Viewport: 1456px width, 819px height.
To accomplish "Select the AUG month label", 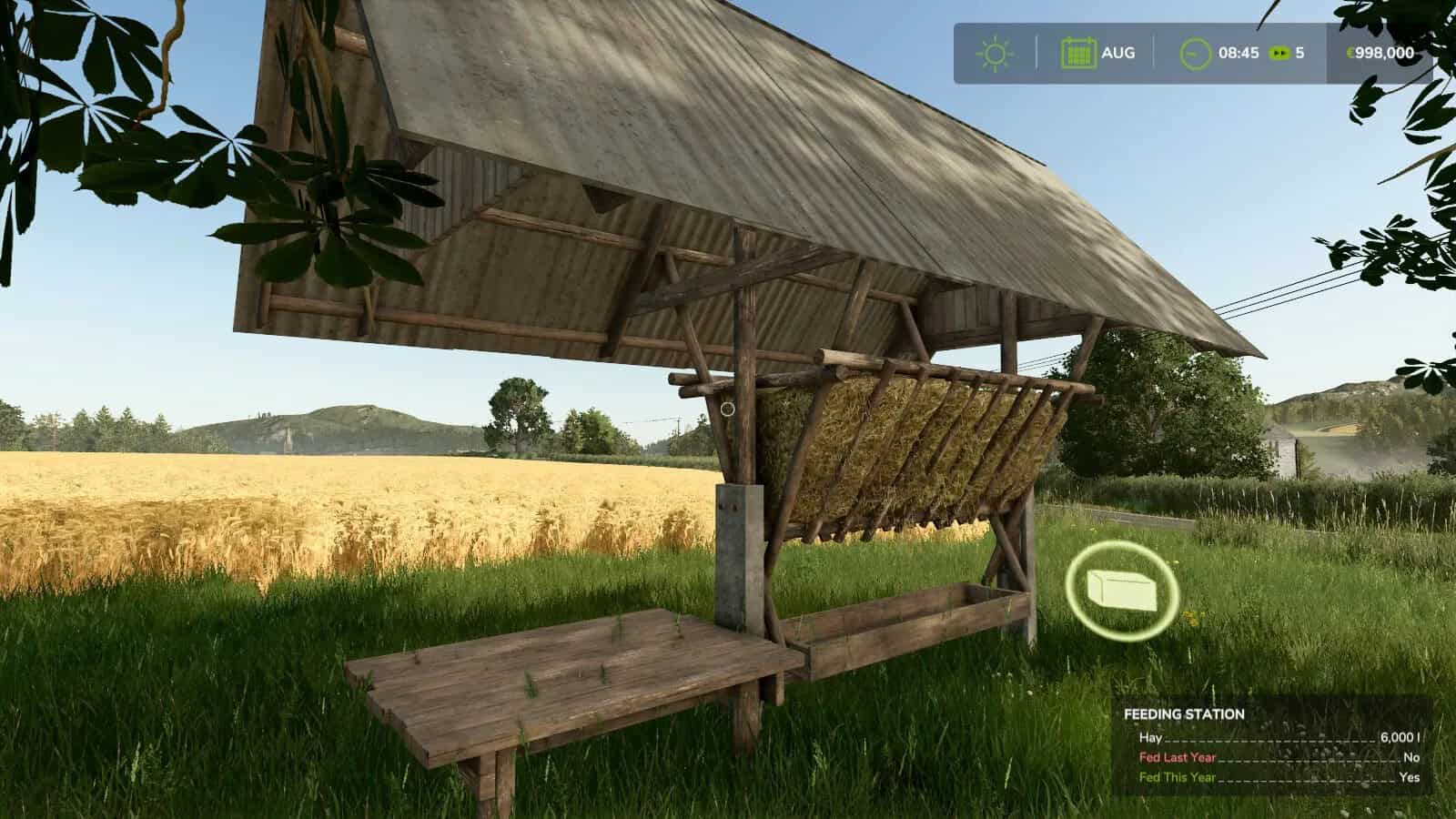I will pyautogui.click(x=1119, y=53).
